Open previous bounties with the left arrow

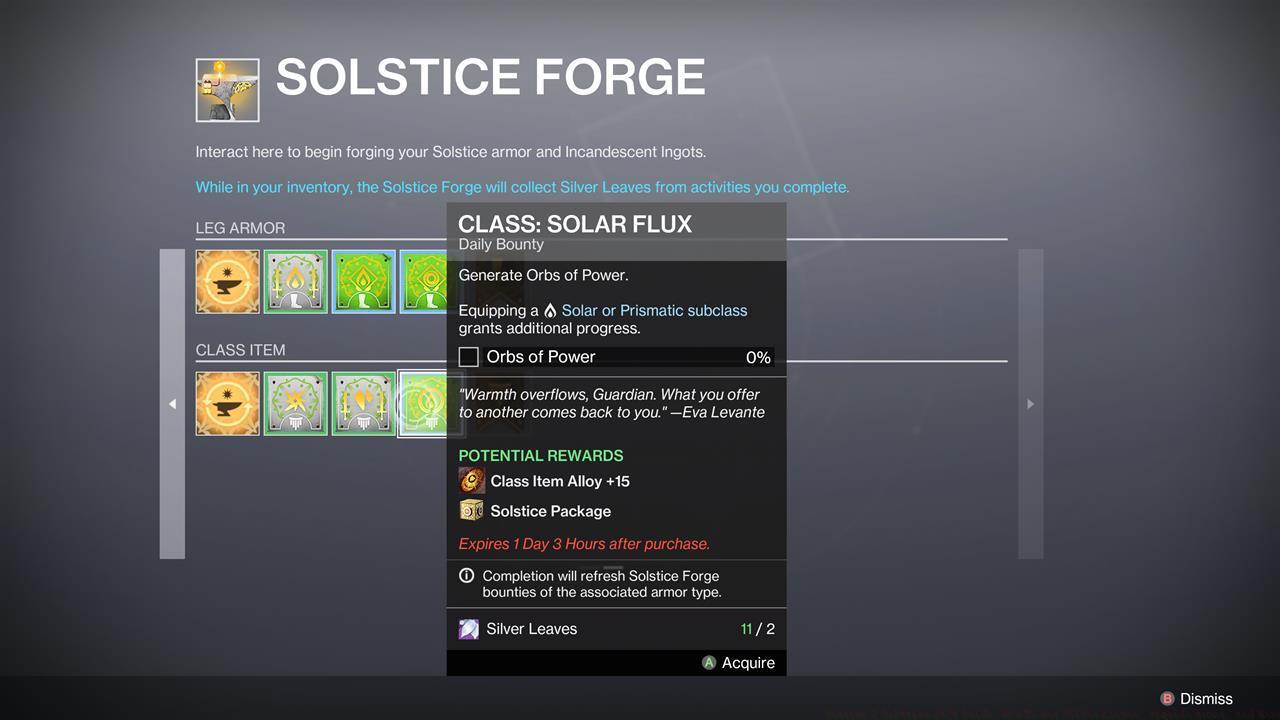(x=172, y=403)
